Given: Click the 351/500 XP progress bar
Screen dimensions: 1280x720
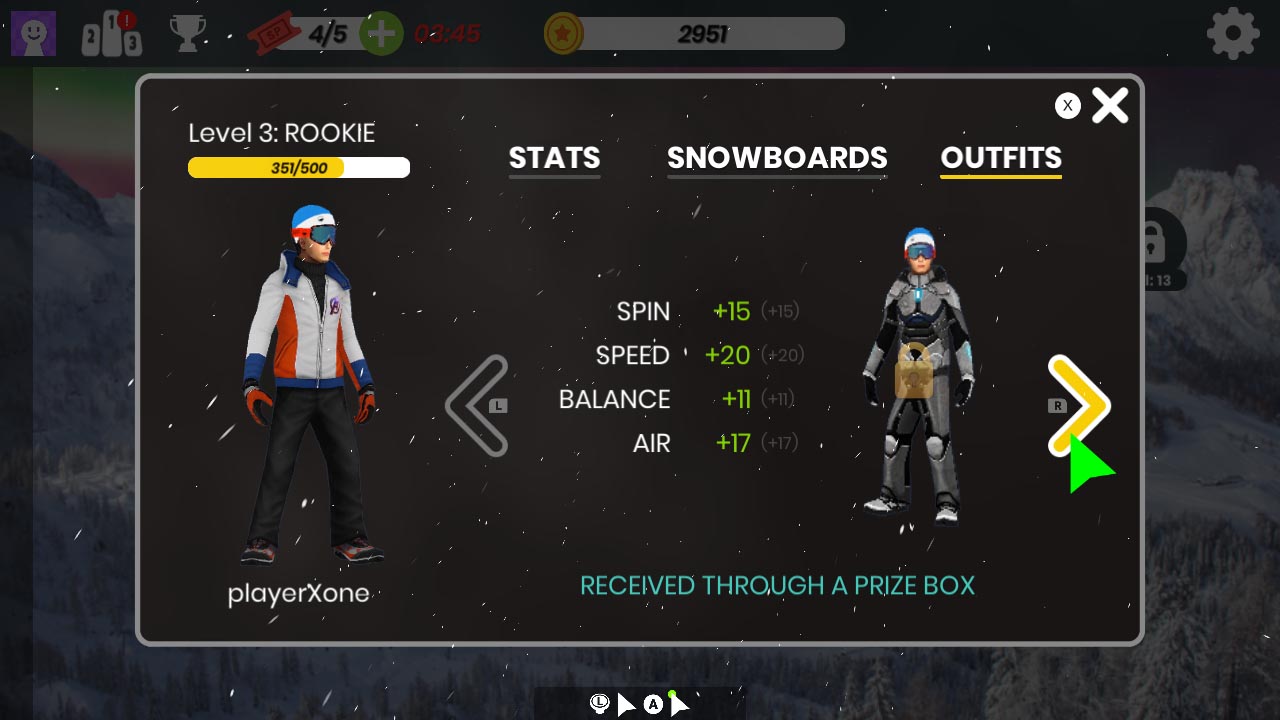Looking at the screenshot, I should click(x=298, y=167).
